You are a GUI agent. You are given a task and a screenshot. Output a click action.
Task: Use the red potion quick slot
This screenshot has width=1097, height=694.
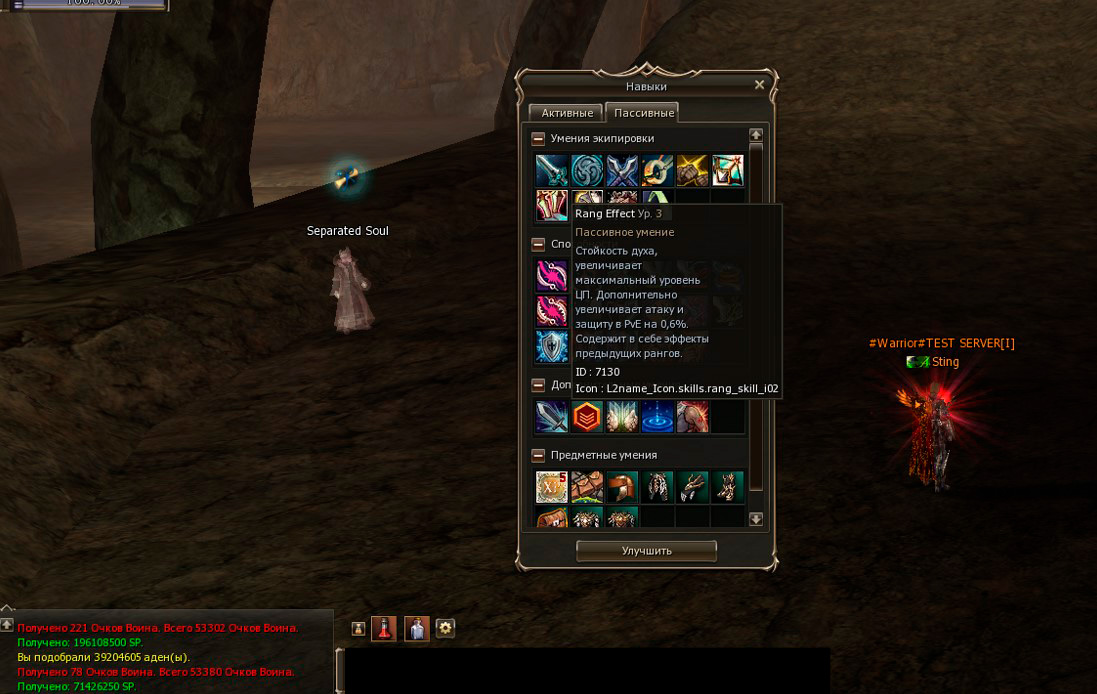384,628
